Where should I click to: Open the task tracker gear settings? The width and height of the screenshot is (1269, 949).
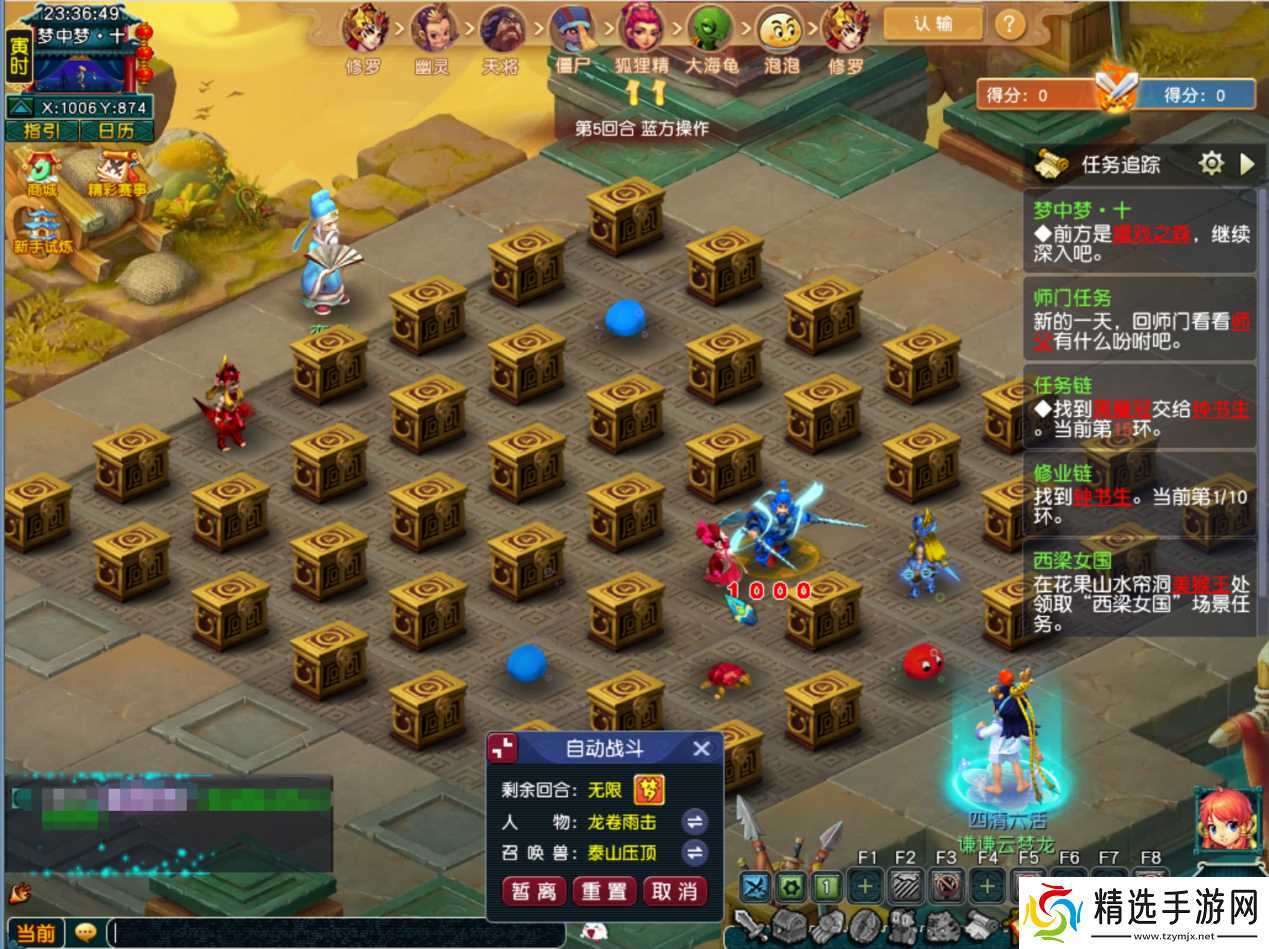coord(1211,164)
